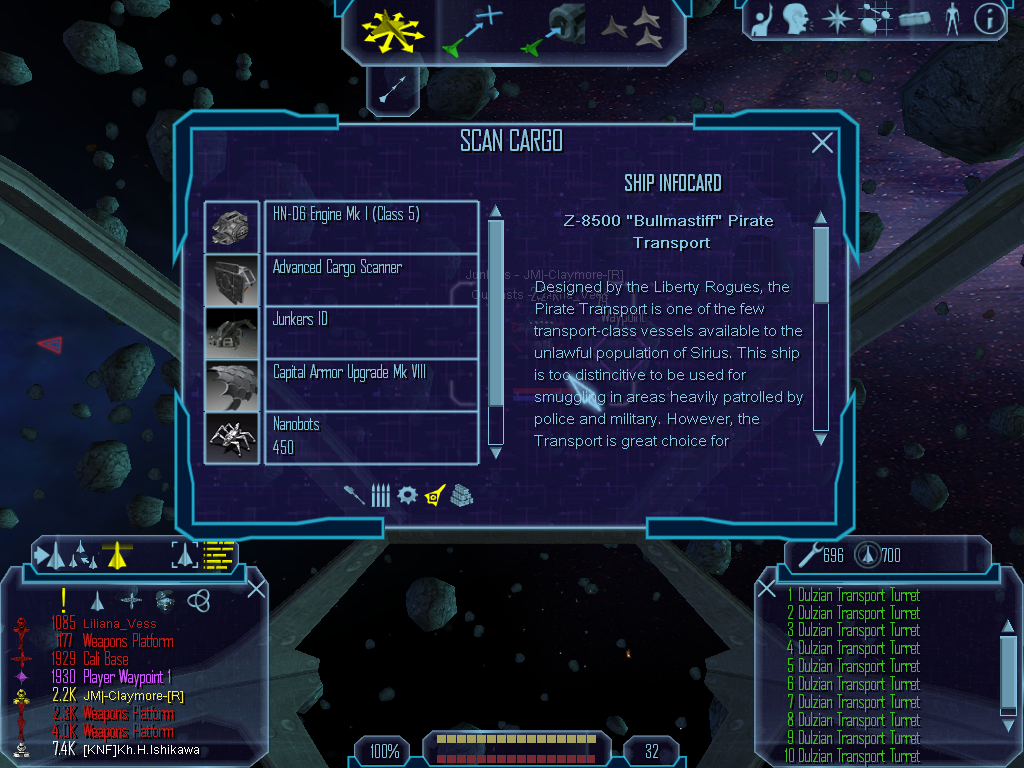1024x768 pixels.
Task: Engage the Go To maneuver icon
Action: (x=471, y=30)
